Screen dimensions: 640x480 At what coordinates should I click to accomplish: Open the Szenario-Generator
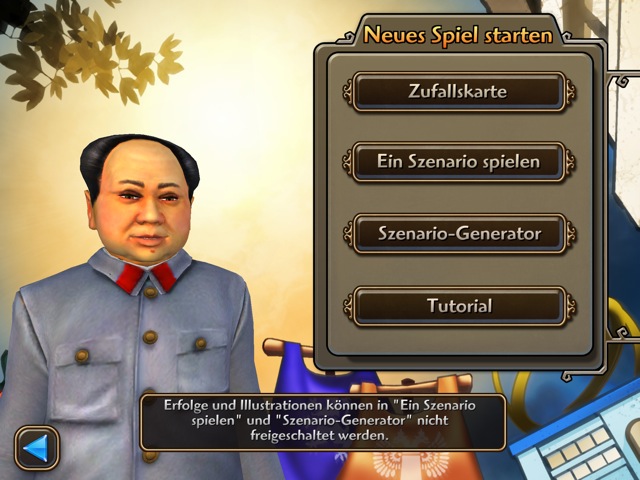458,234
